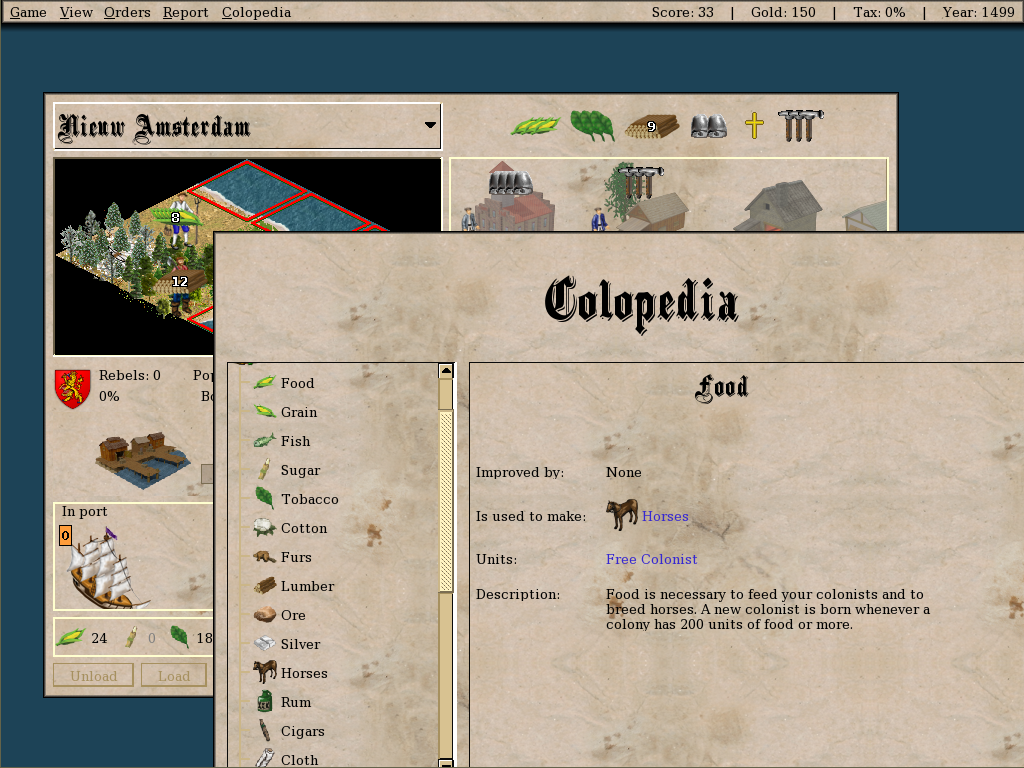
Task: Choose Rum from the goods list
Action: click(296, 702)
